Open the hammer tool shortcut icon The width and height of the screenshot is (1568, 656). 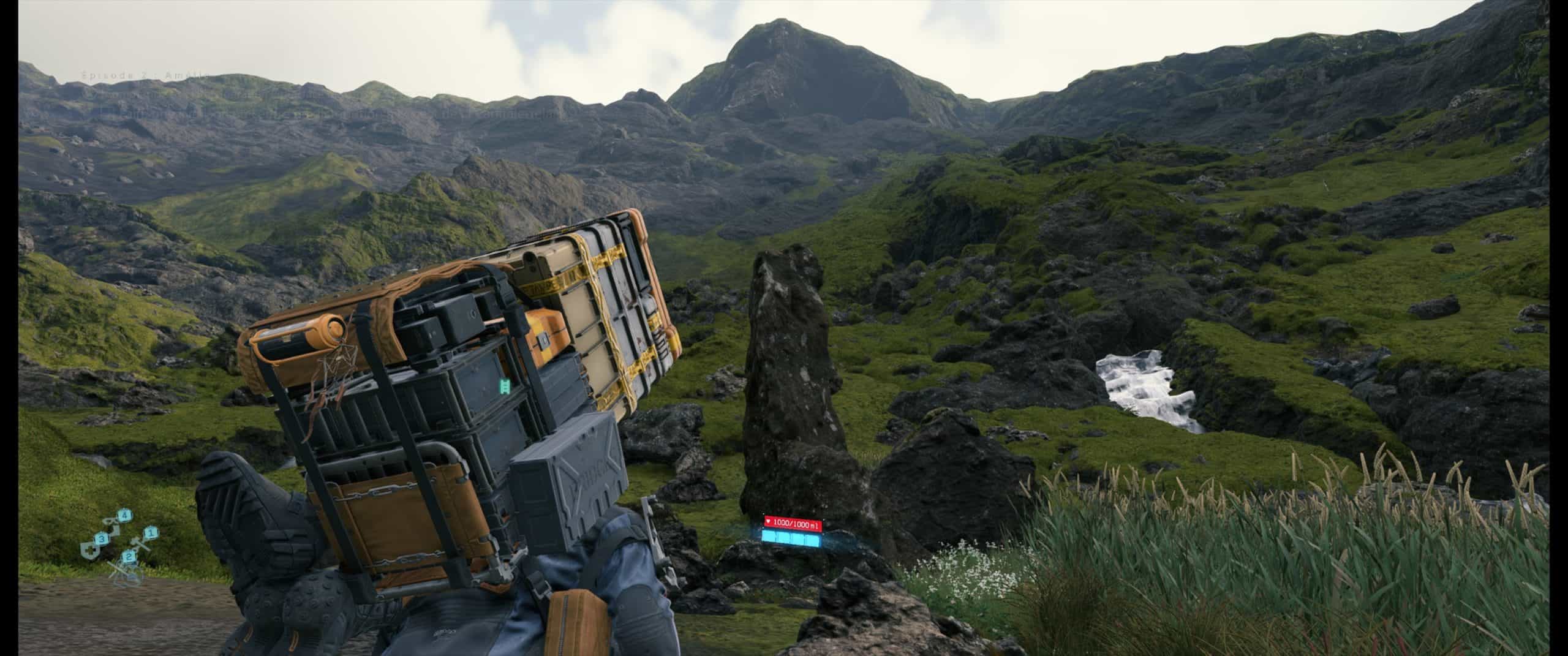coord(138,541)
